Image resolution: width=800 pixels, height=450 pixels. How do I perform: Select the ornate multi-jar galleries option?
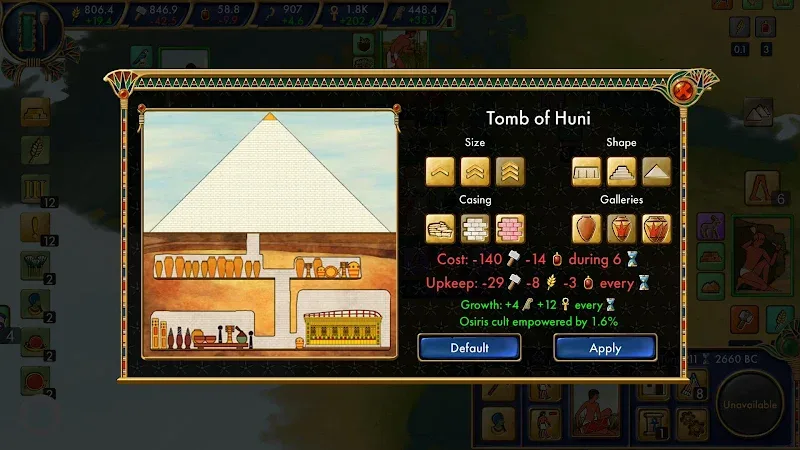tap(656, 229)
